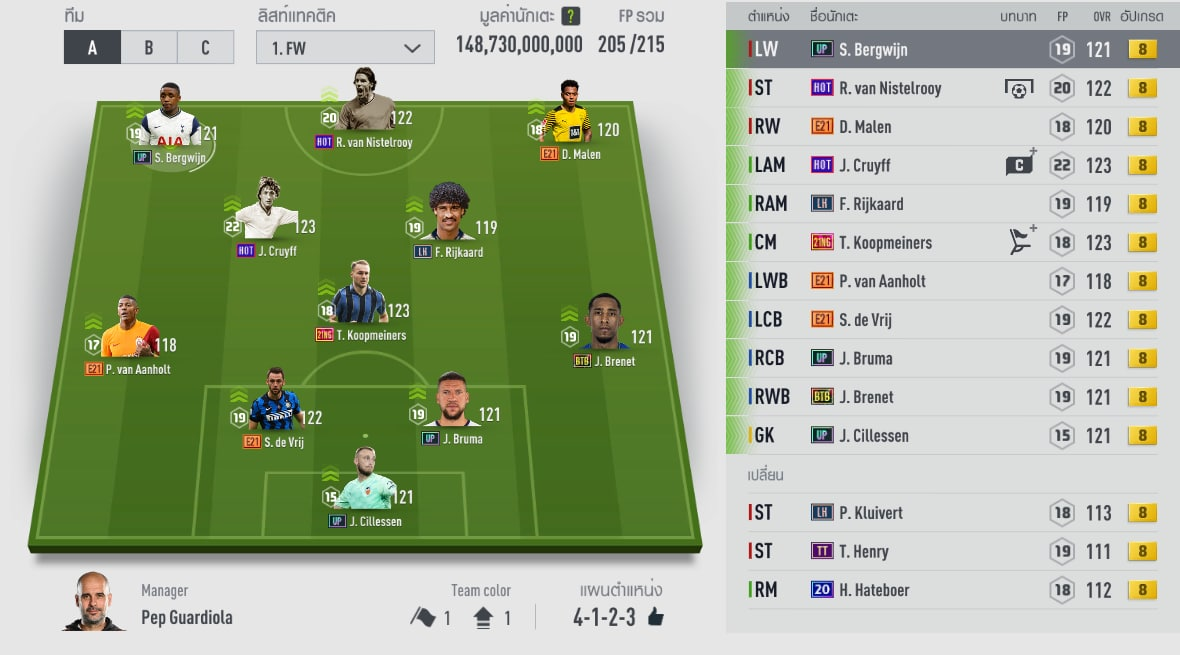
Task: Select D. Malen player card on pitch
Action: click(x=570, y=125)
